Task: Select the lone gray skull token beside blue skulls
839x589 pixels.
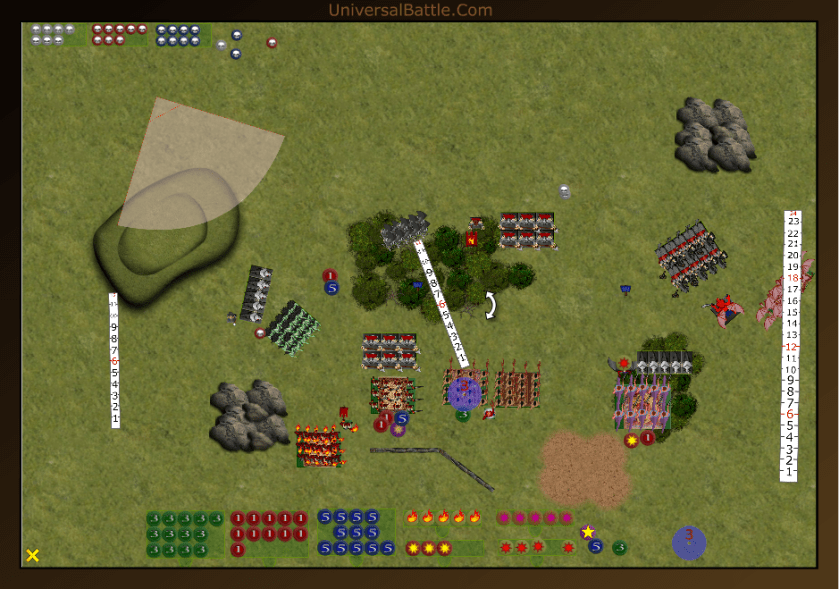Action: 221,45
